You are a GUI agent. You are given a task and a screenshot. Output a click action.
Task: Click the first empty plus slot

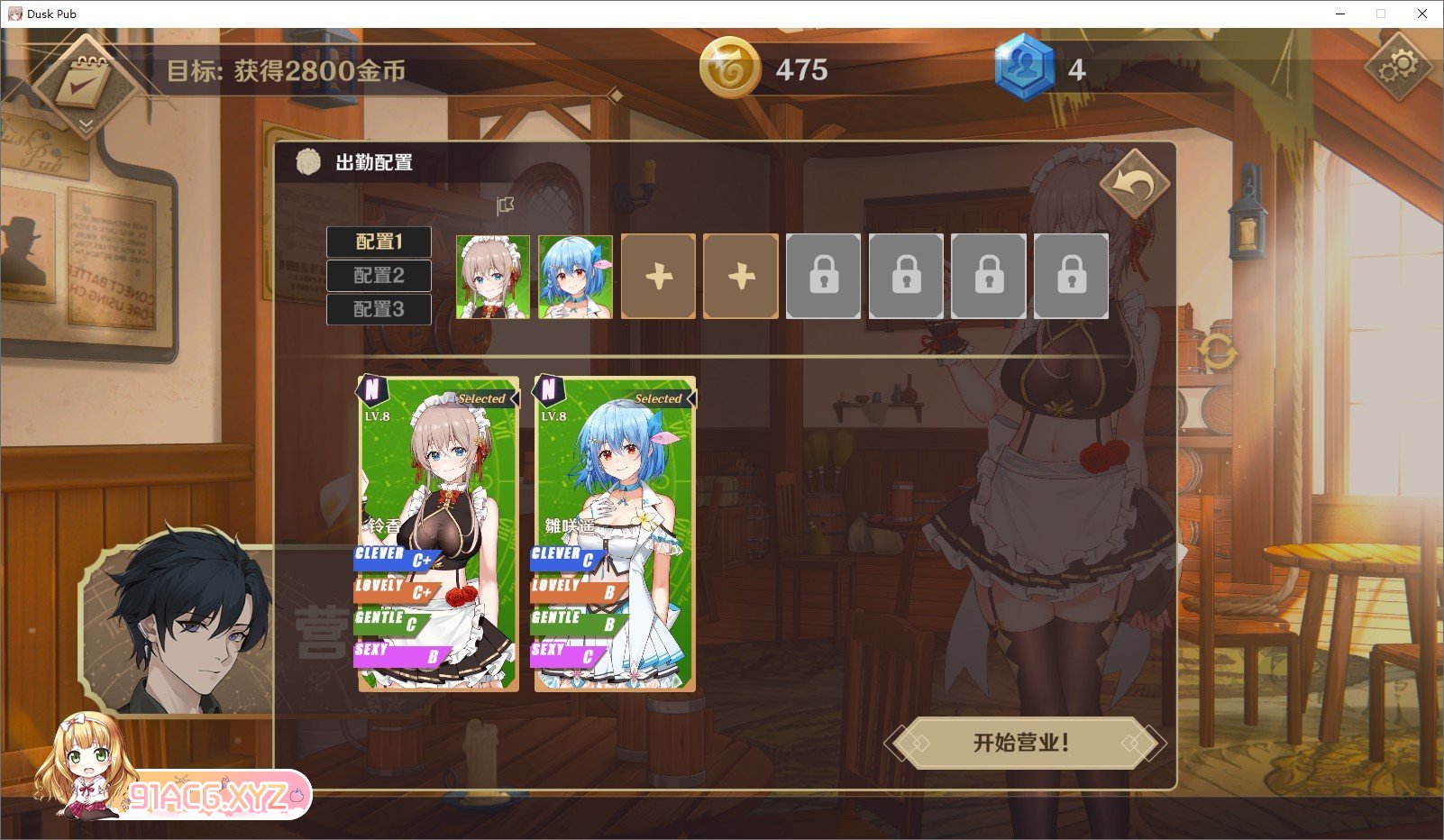(657, 276)
